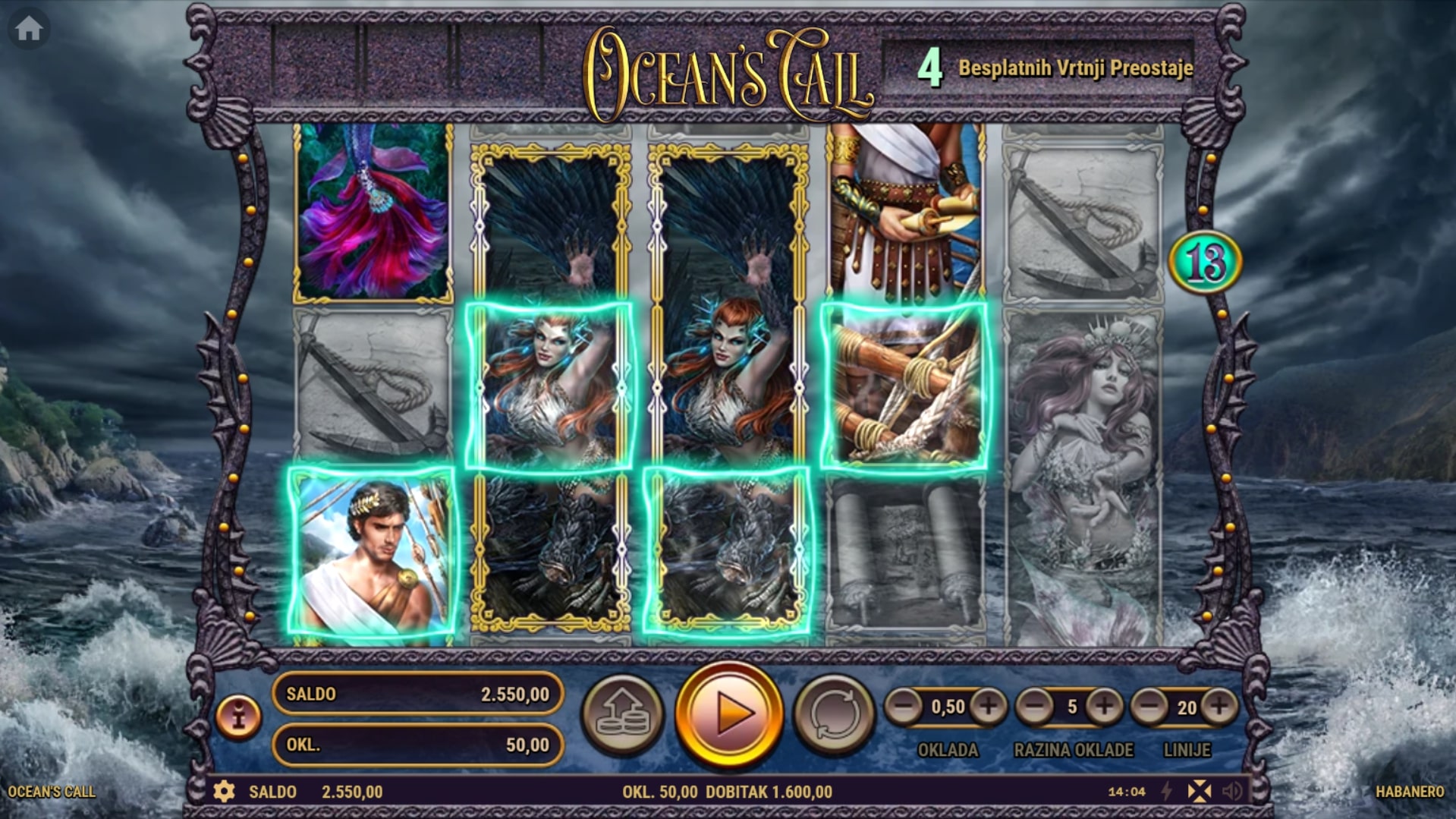The height and width of the screenshot is (819, 1456).
Task: Open the max bet coin stack button
Action: click(x=622, y=713)
